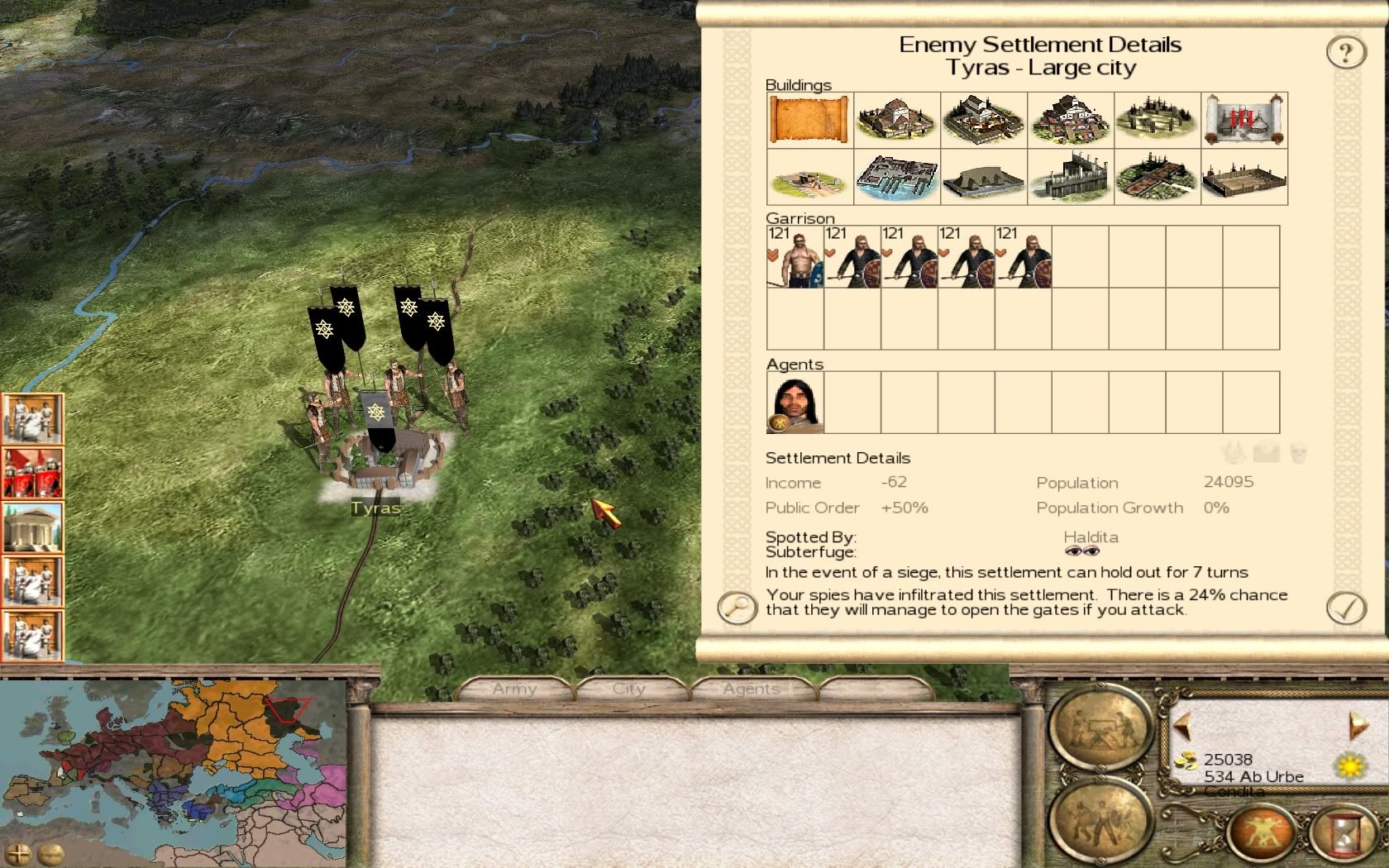Open the temple event notification
This screenshot has height=868, width=1389.
[x=32, y=528]
